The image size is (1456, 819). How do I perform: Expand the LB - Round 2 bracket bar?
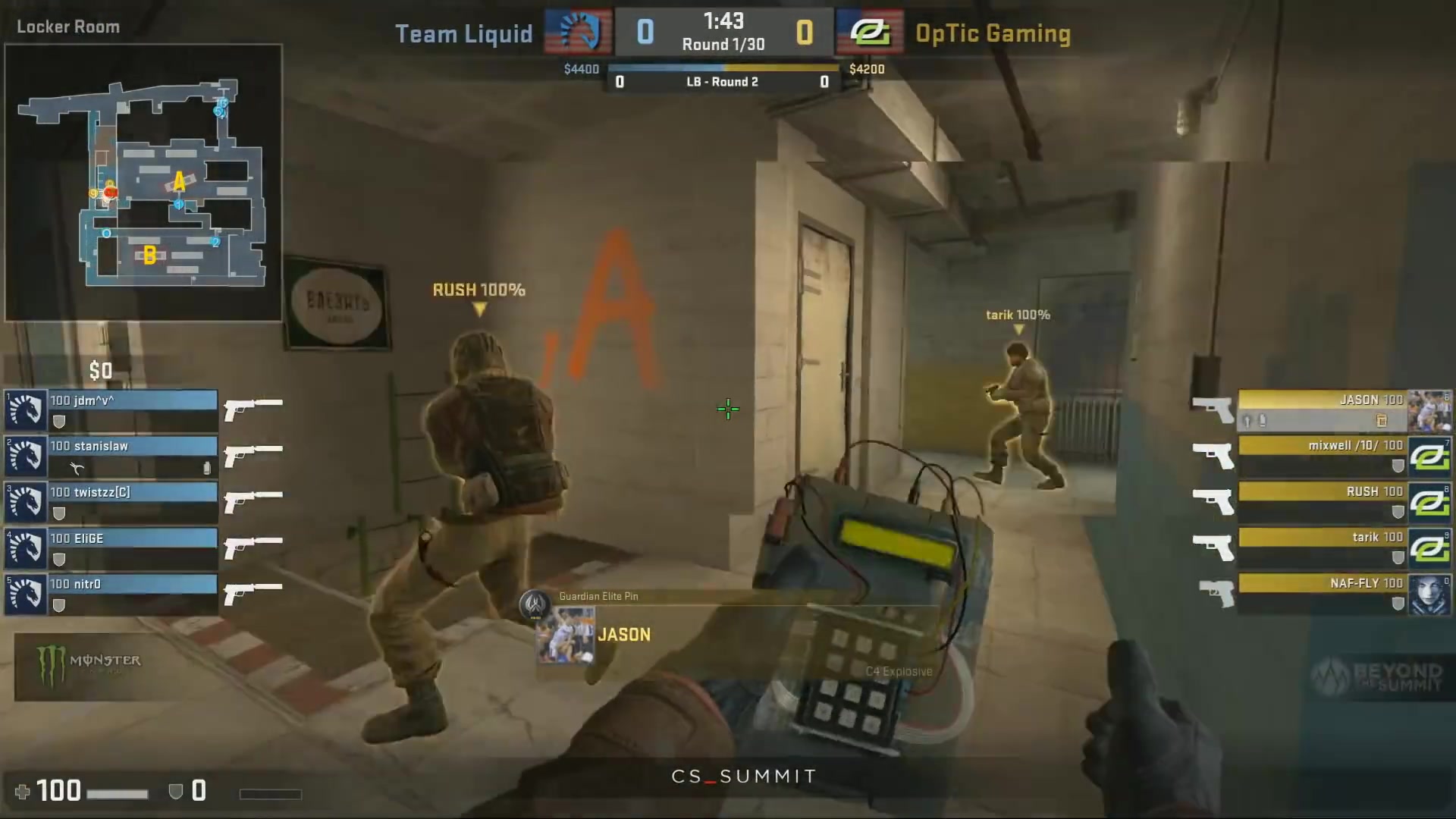pos(721,81)
